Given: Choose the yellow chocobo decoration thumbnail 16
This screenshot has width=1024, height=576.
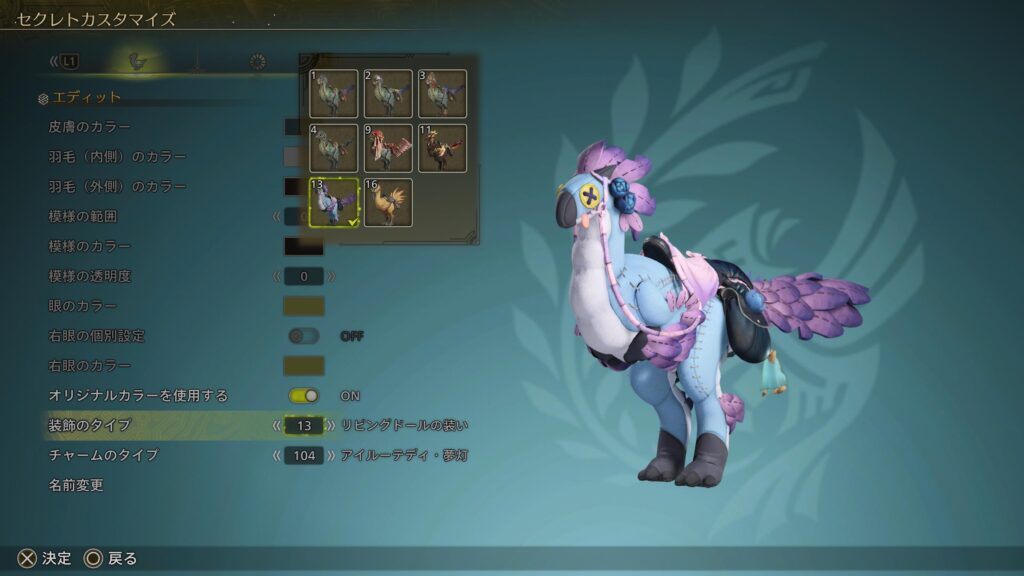Looking at the screenshot, I should pyautogui.click(x=388, y=202).
